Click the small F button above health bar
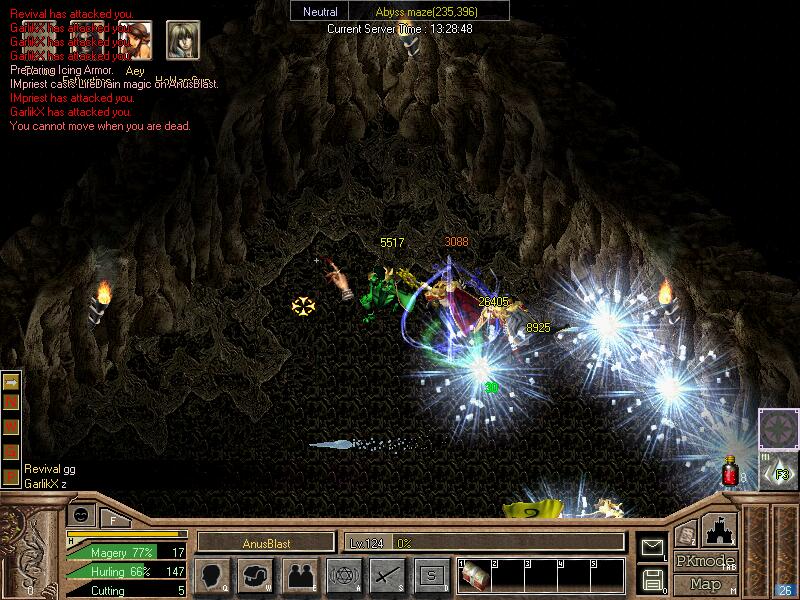Screen dimensions: 800x600 point(114,518)
